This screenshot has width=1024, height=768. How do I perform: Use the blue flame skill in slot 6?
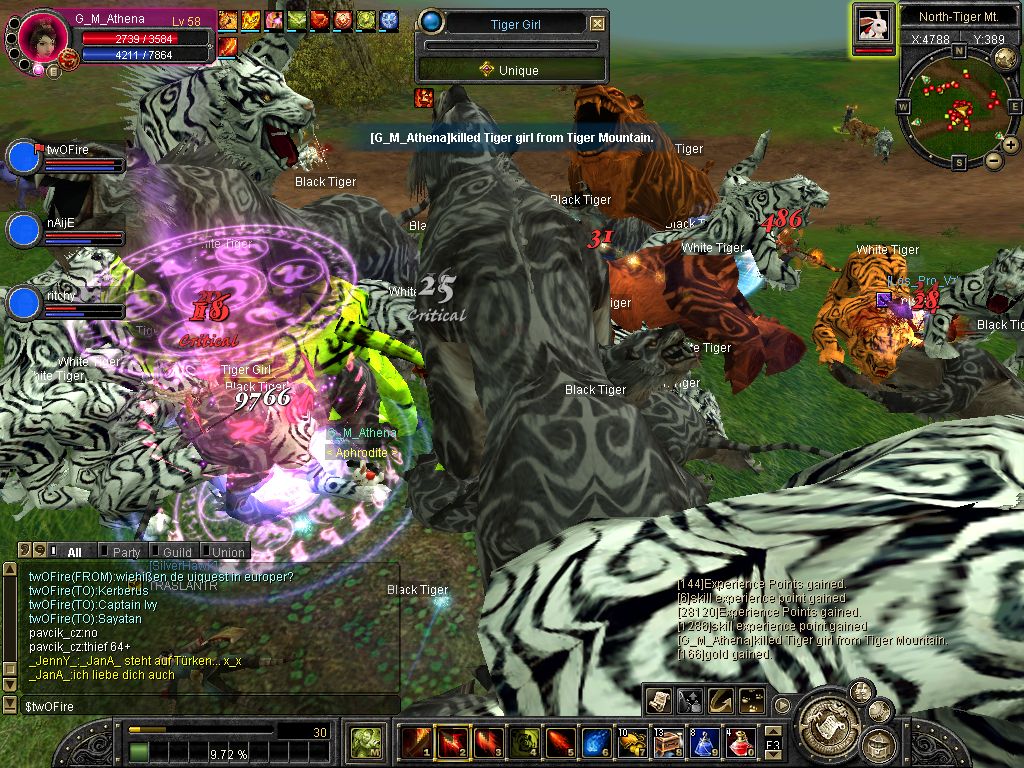click(x=596, y=742)
